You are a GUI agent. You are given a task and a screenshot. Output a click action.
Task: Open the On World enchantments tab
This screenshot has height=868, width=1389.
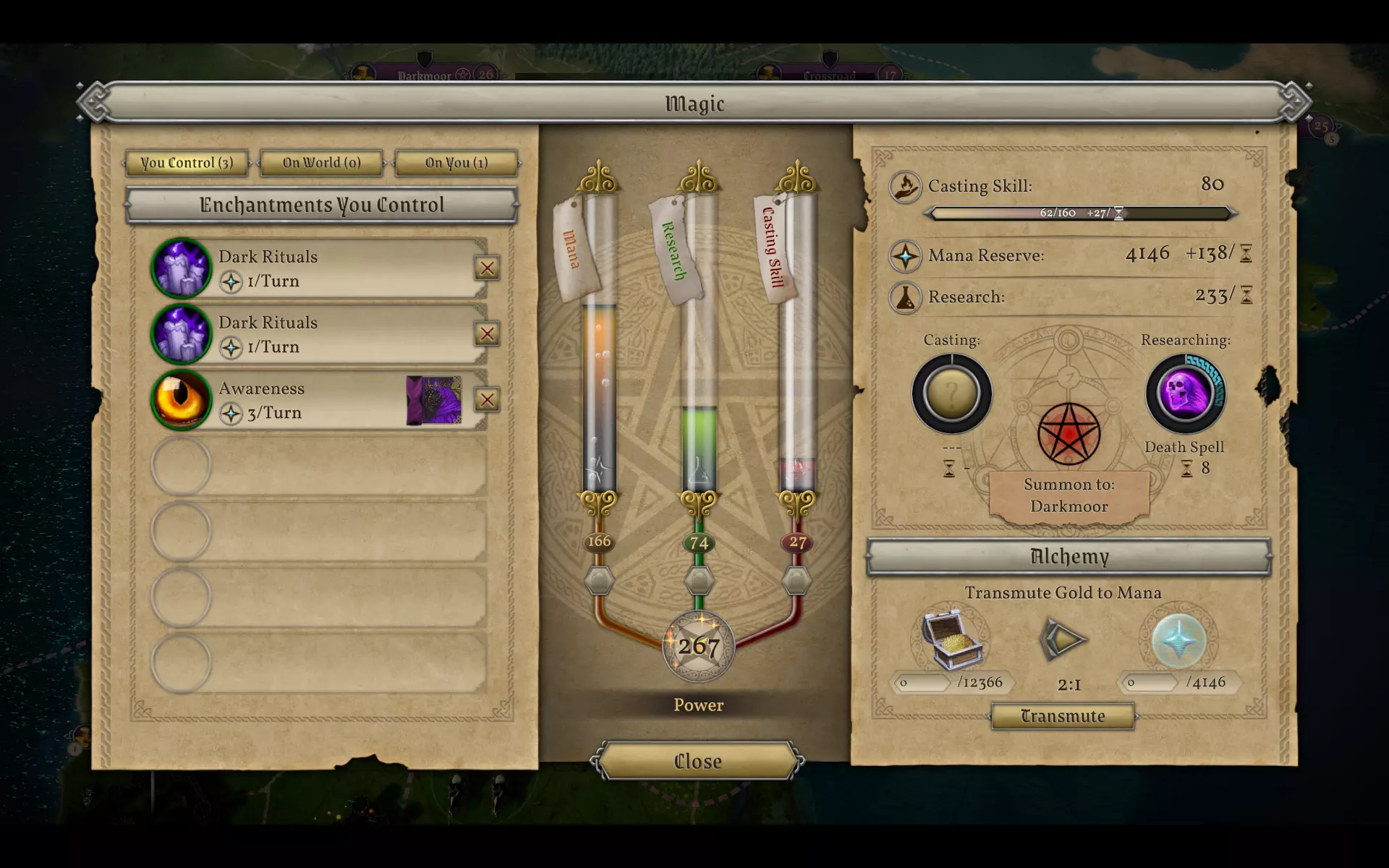pos(321,163)
